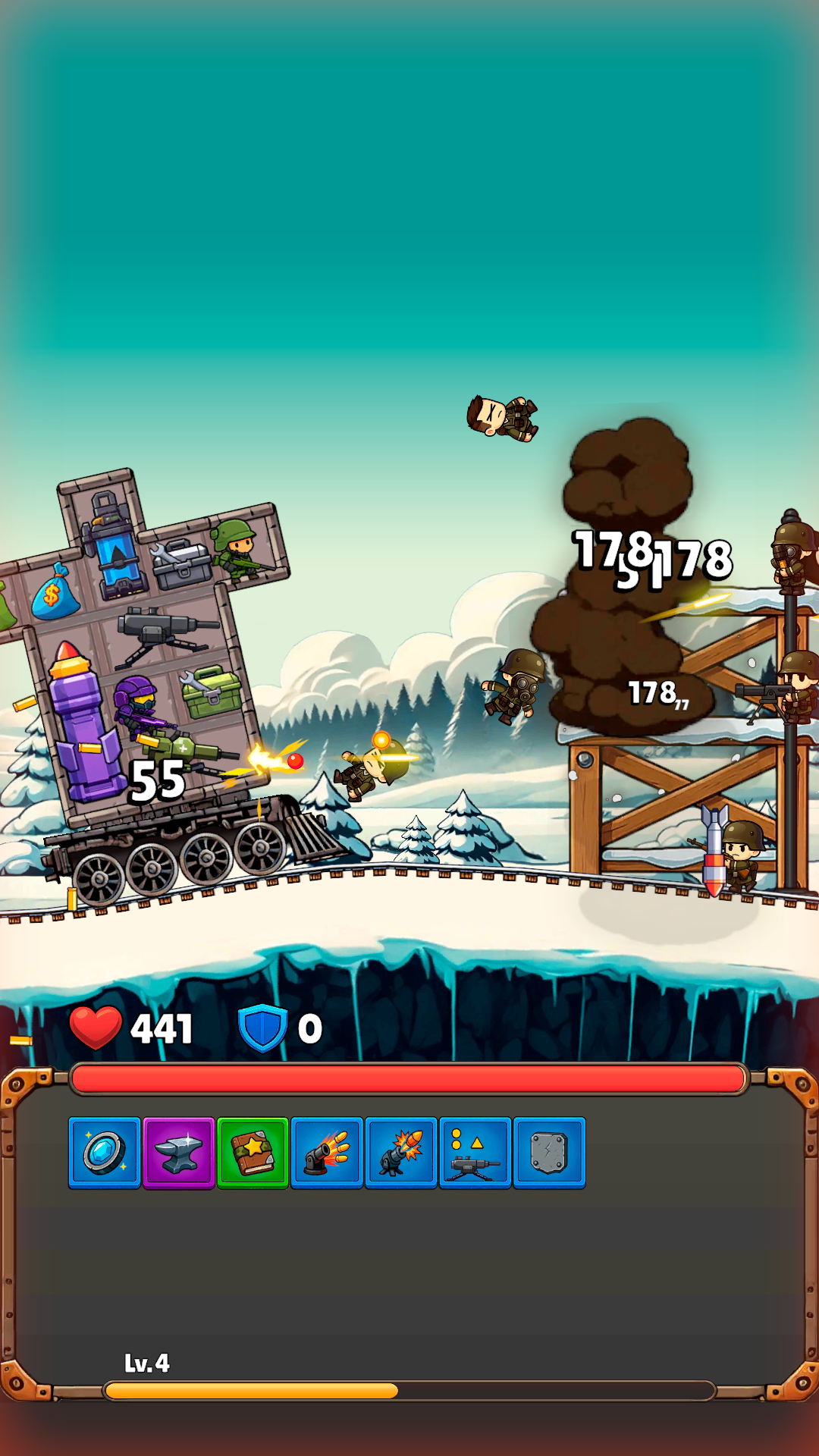
Task: Choose the green star book perk
Action: 253,1153
